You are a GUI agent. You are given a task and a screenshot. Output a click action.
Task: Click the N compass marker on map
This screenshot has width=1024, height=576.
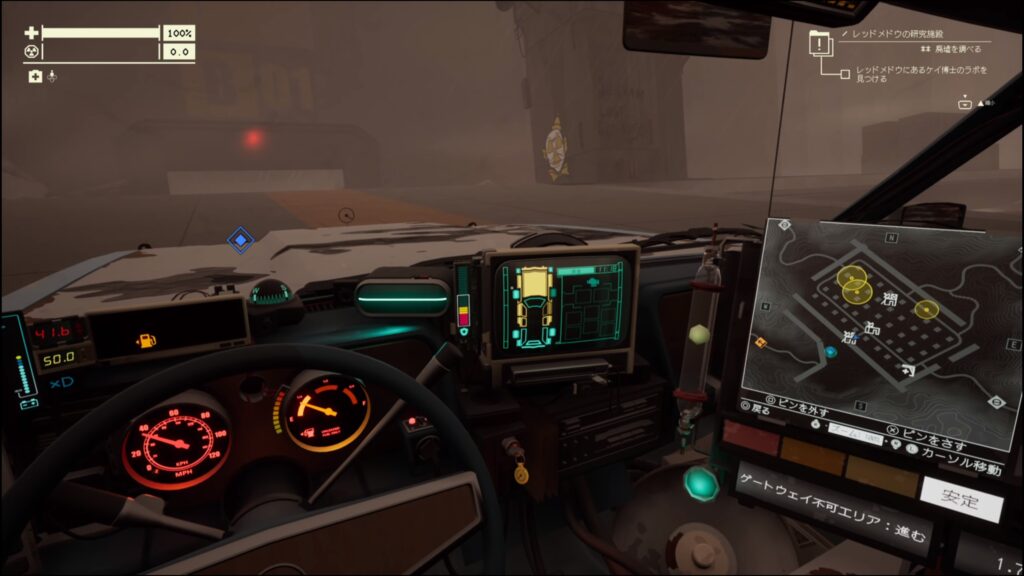[x=886, y=238]
